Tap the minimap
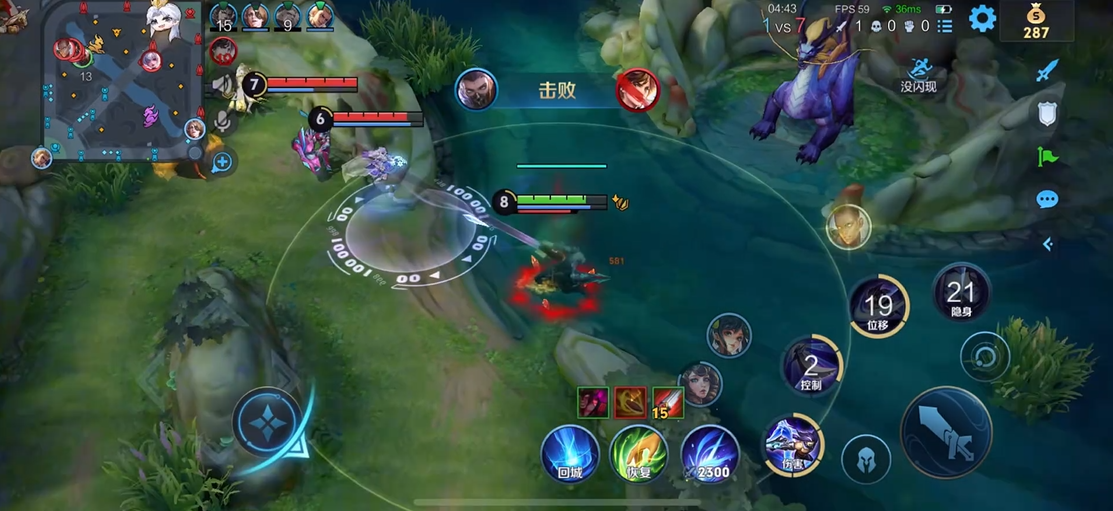 [121, 80]
